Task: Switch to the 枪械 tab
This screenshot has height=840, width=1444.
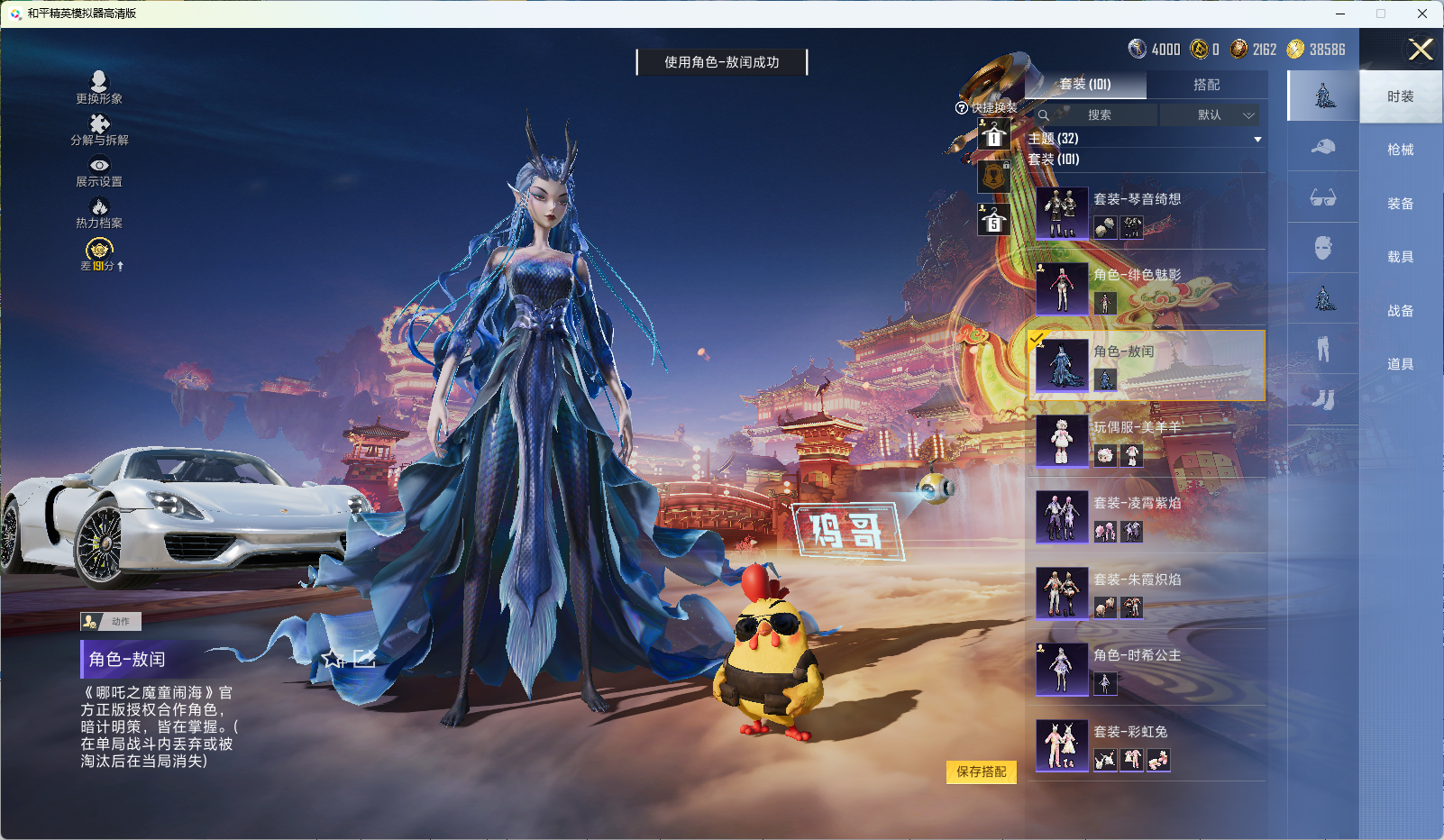Action: tap(1401, 149)
